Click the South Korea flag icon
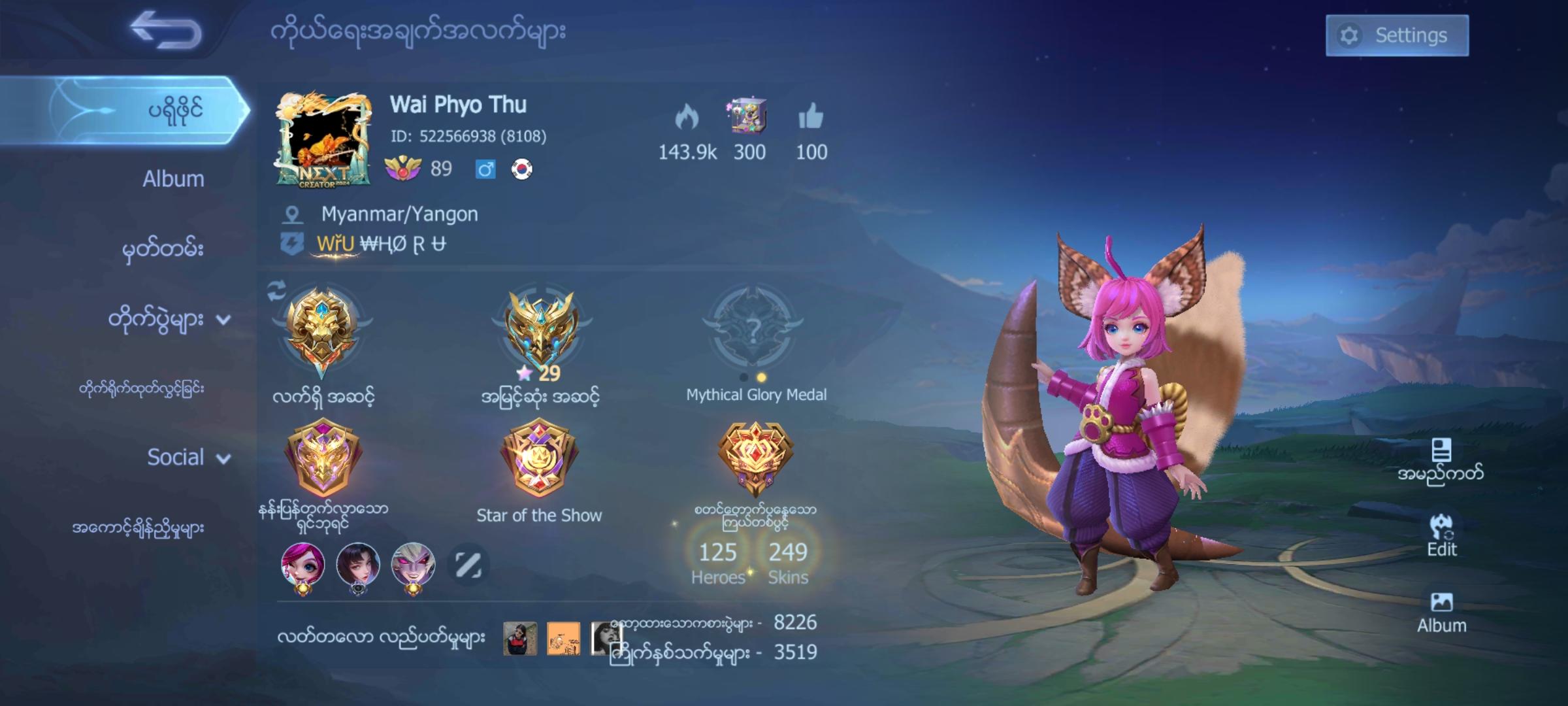Image resolution: width=1568 pixels, height=706 pixels. 523,171
